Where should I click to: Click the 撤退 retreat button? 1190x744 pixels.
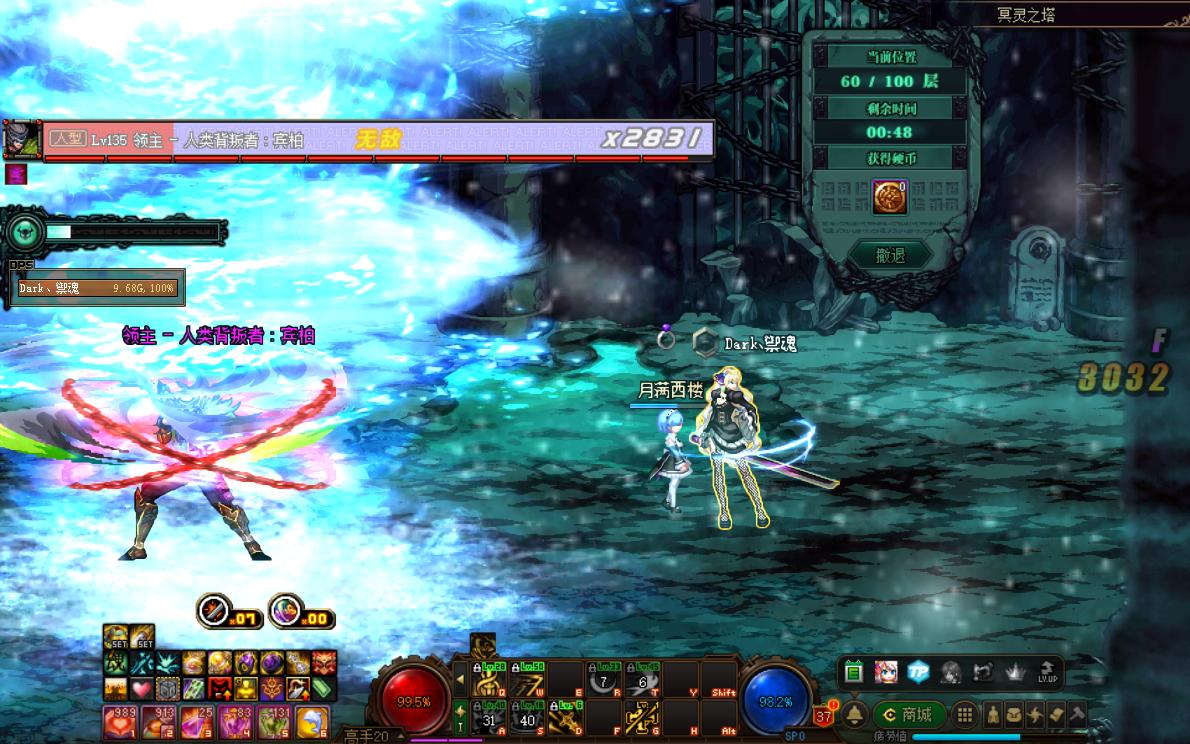coord(889,256)
